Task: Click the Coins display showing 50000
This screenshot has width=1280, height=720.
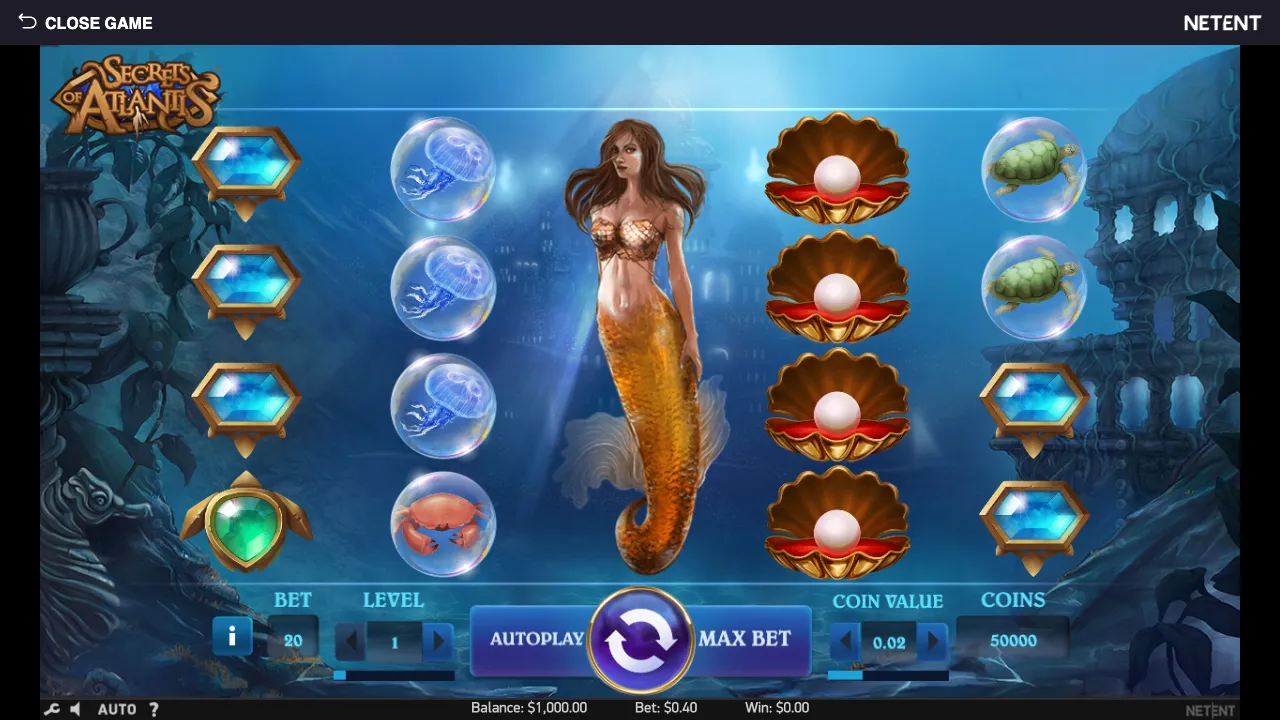Action: pyautogui.click(x=1013, y=640)
